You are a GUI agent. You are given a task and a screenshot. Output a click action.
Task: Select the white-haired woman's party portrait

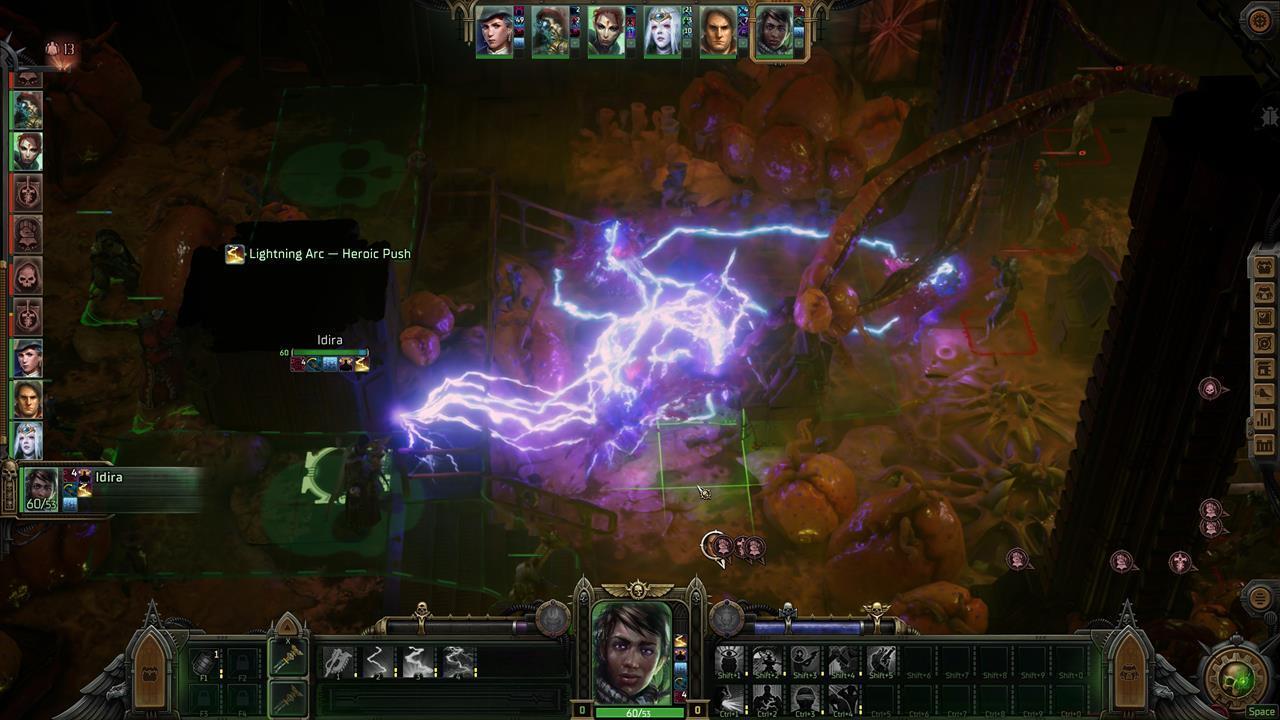661,32
